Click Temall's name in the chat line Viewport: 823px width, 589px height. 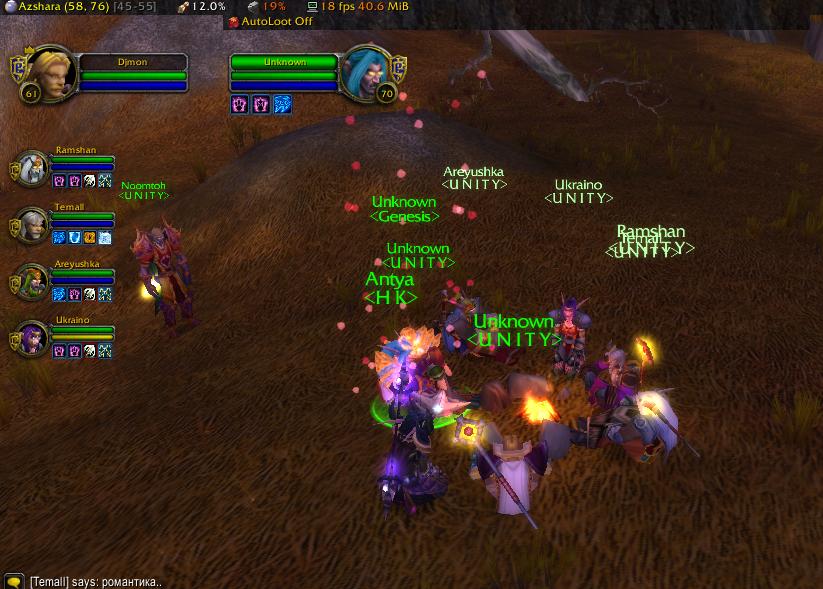click(x=50, y=581)
